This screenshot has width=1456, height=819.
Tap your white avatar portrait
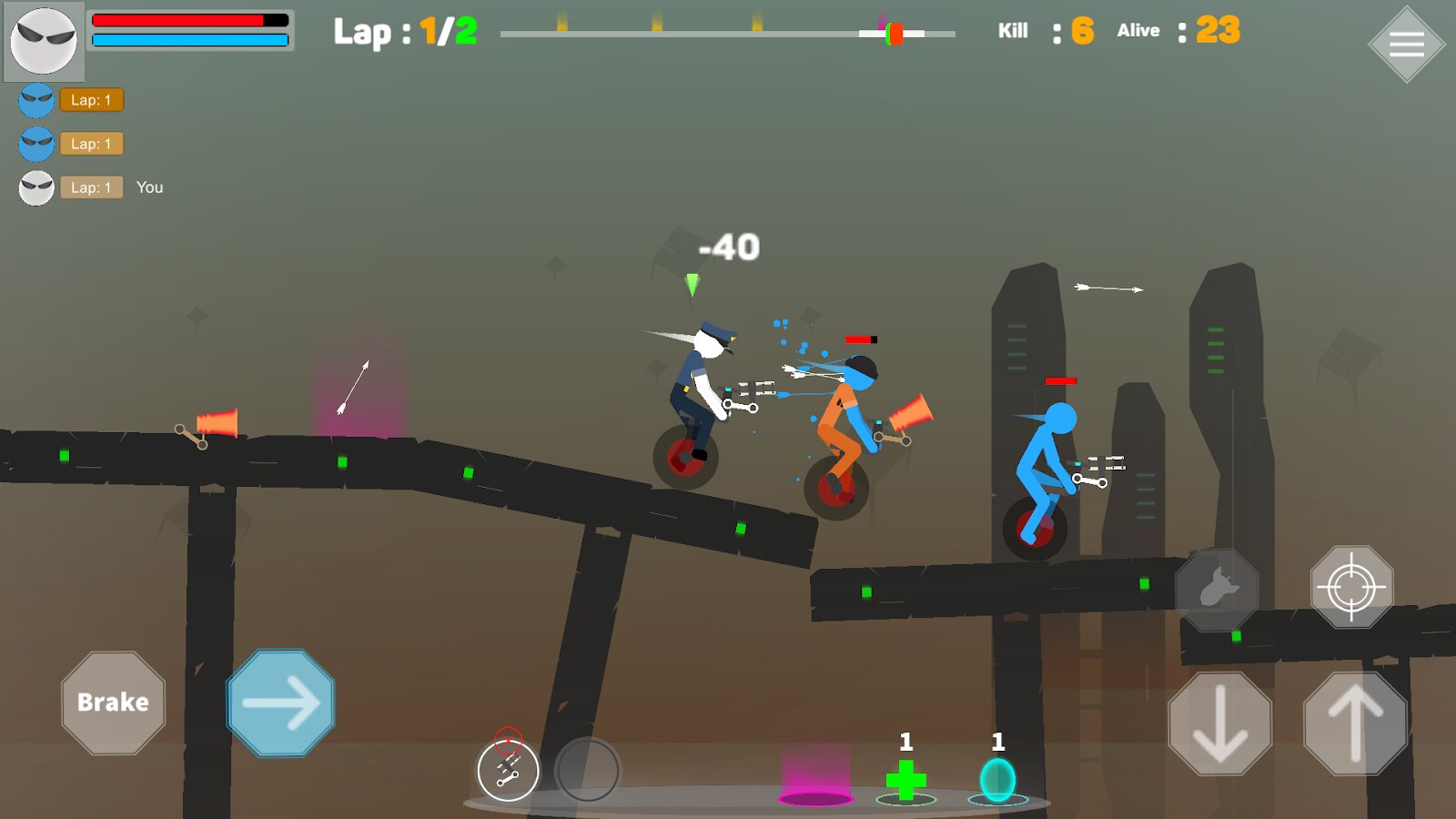coord(44,42)
